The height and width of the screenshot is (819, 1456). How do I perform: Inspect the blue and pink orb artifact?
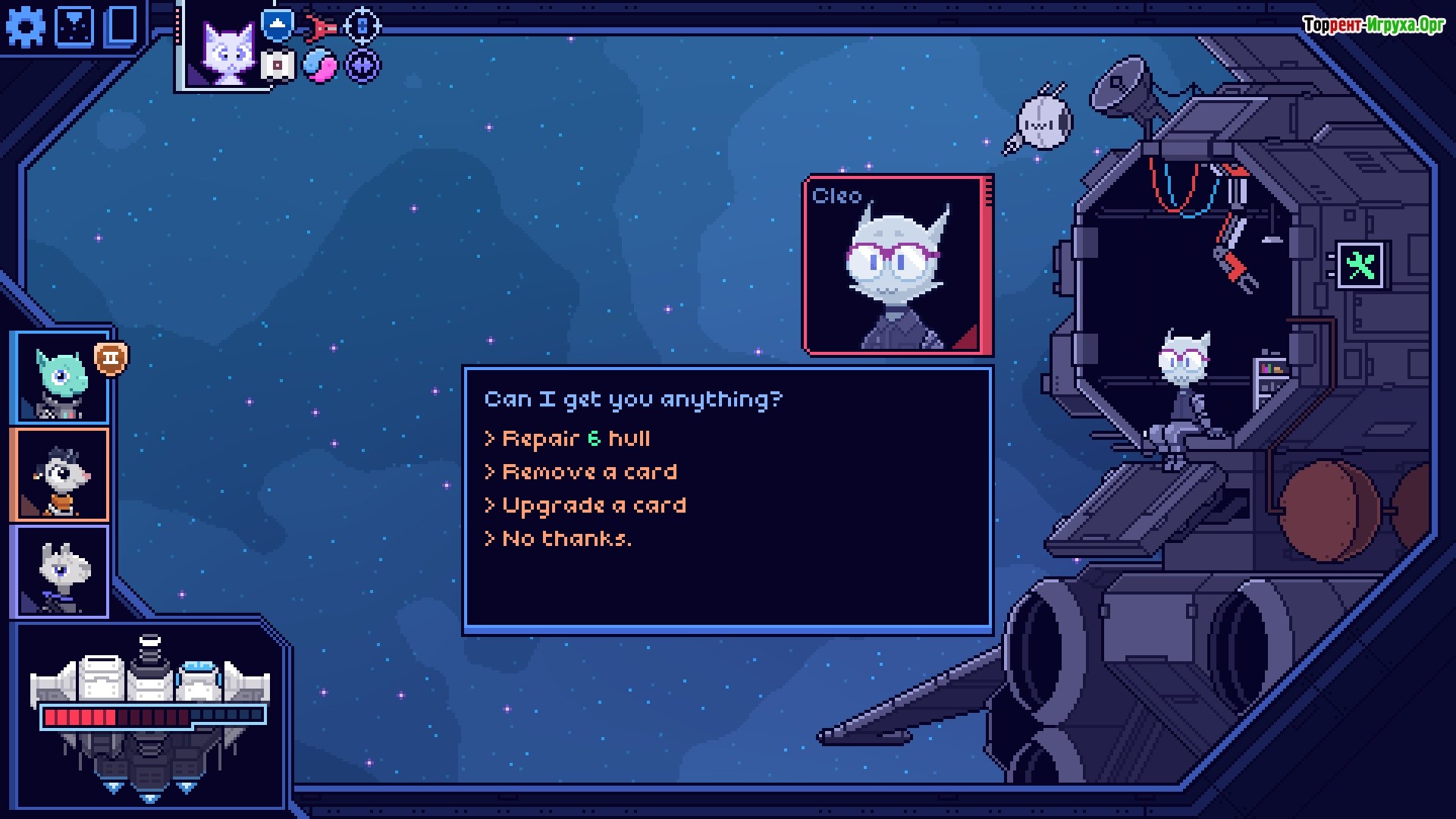coord(320,66)
